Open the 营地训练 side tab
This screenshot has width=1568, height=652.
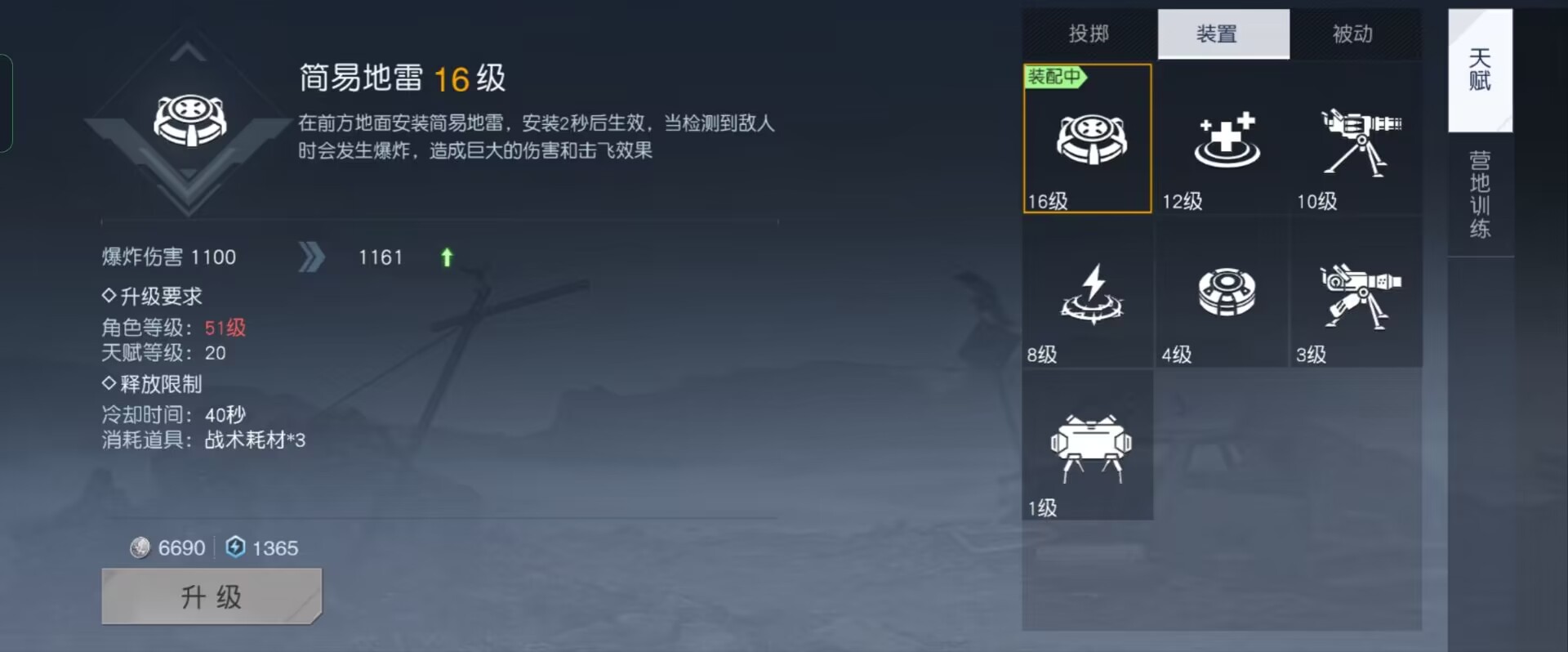click(1481, 196)
